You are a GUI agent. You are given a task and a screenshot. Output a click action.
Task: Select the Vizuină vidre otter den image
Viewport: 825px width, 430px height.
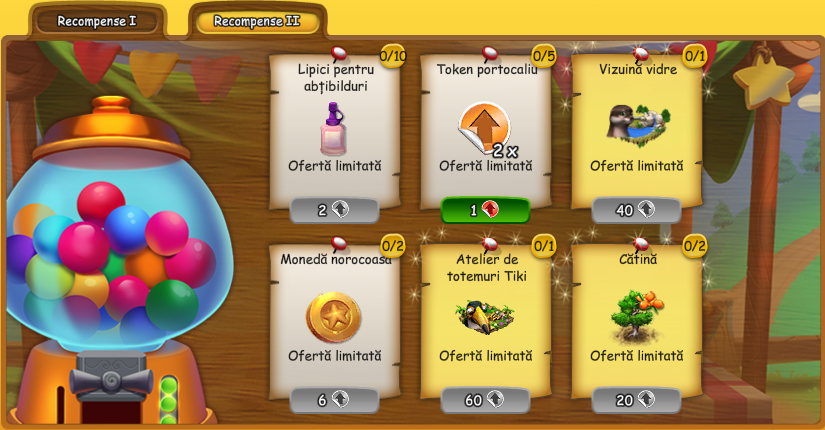[637, 123]
